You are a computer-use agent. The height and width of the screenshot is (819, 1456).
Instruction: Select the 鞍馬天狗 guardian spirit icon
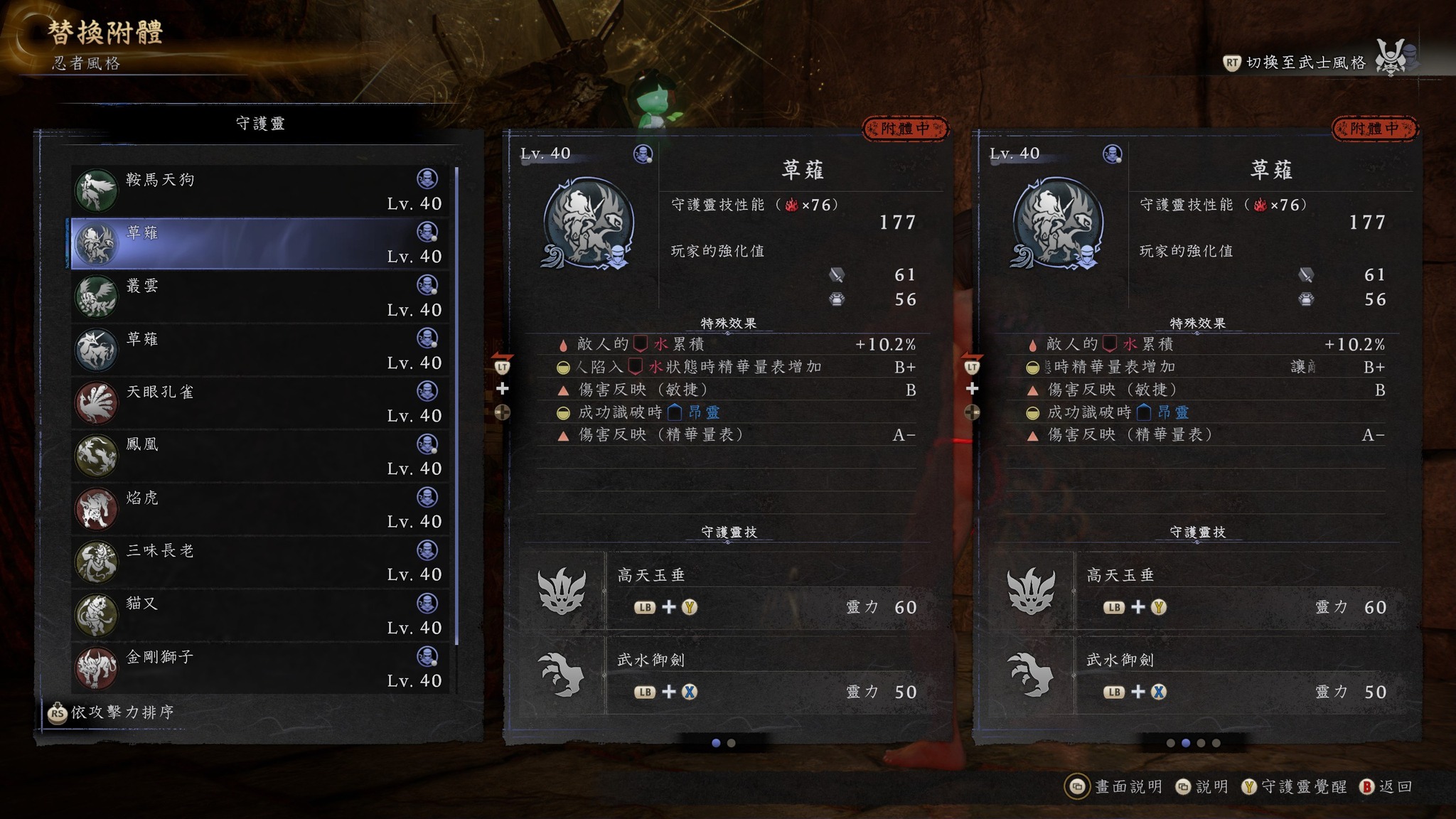97,188
